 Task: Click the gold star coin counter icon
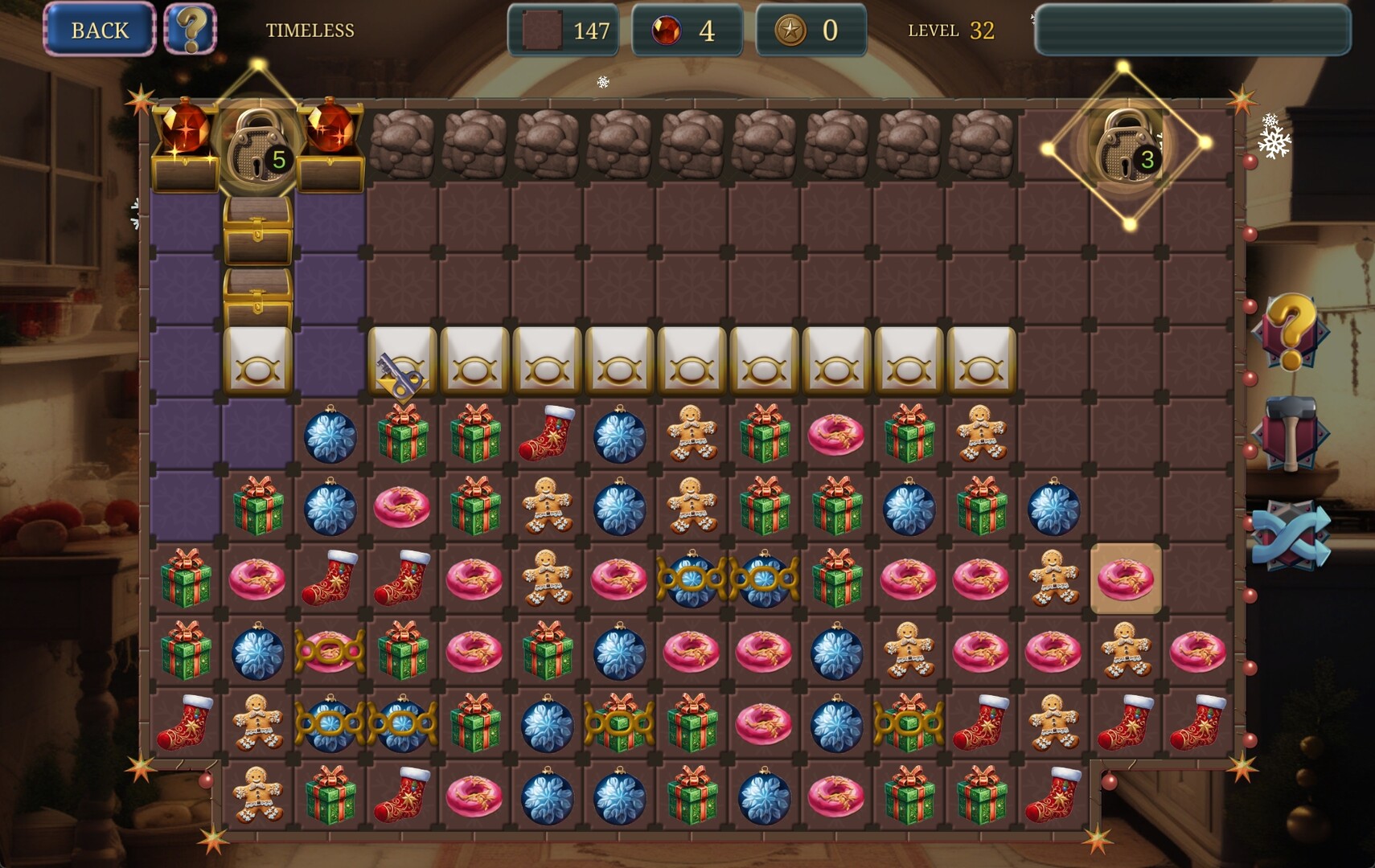(x=789, y=30)
